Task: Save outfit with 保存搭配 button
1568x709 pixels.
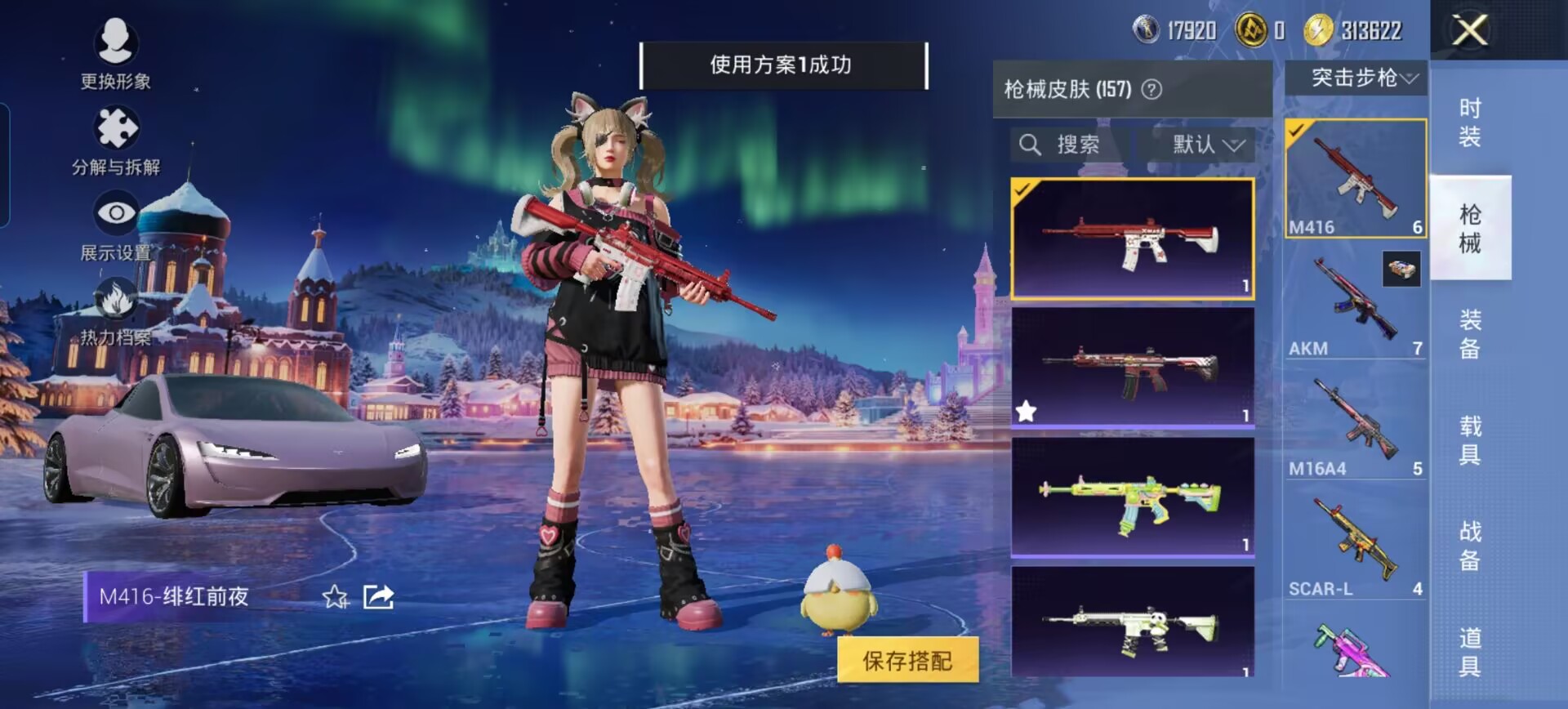Action: pyautogui.click(x=907, y=660)
